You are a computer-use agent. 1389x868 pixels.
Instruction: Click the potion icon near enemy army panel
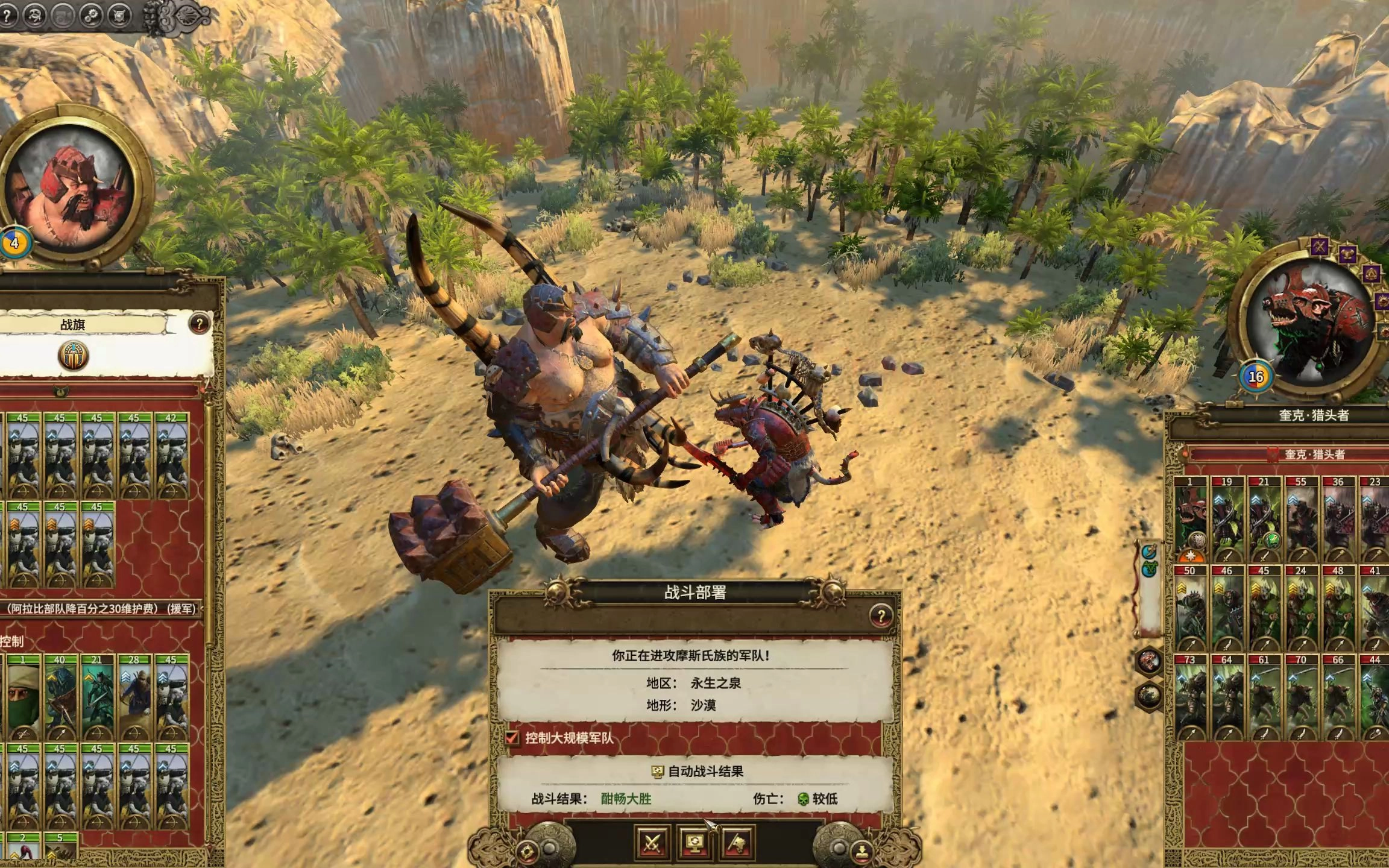[1149, 552]
